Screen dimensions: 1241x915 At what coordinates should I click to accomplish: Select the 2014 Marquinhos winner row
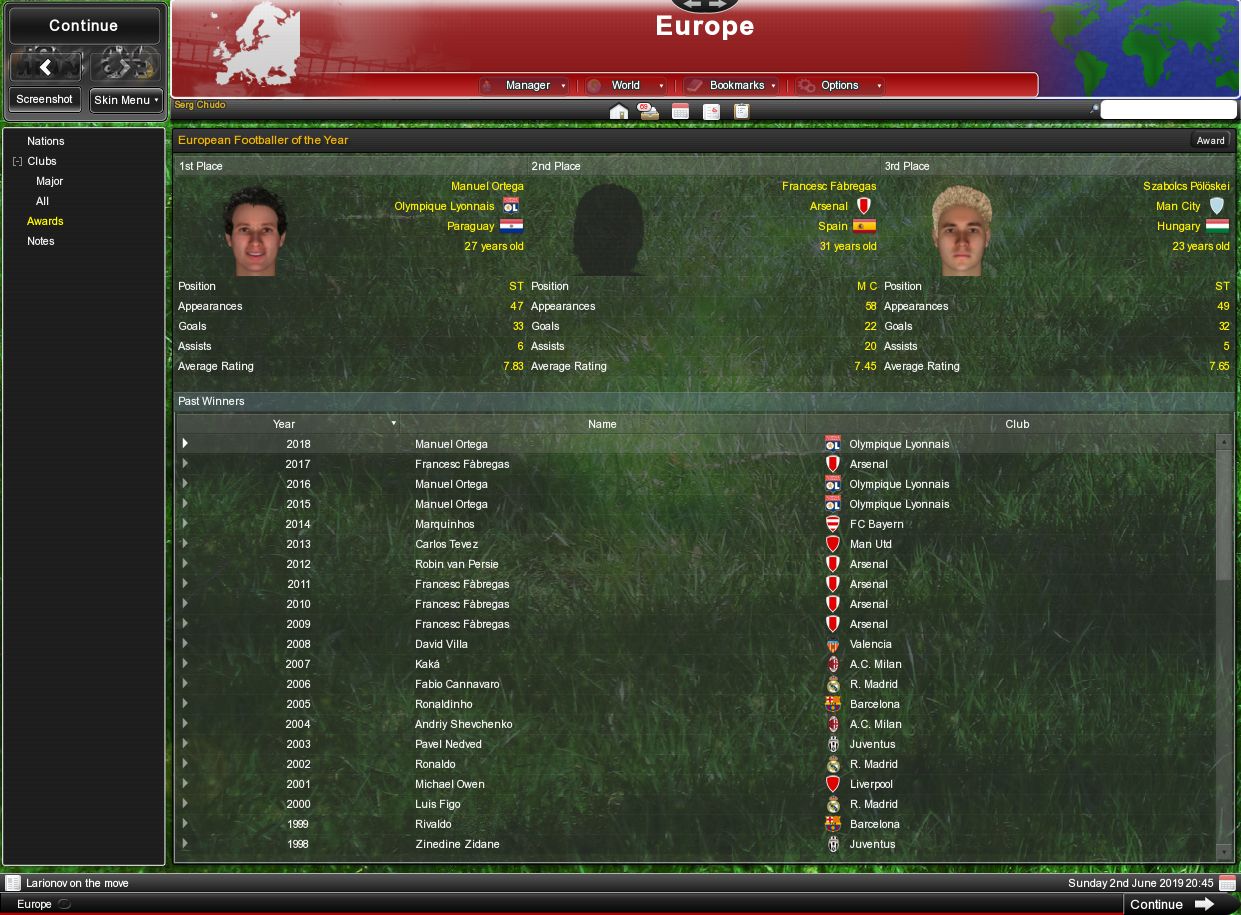tap(445, 524)
